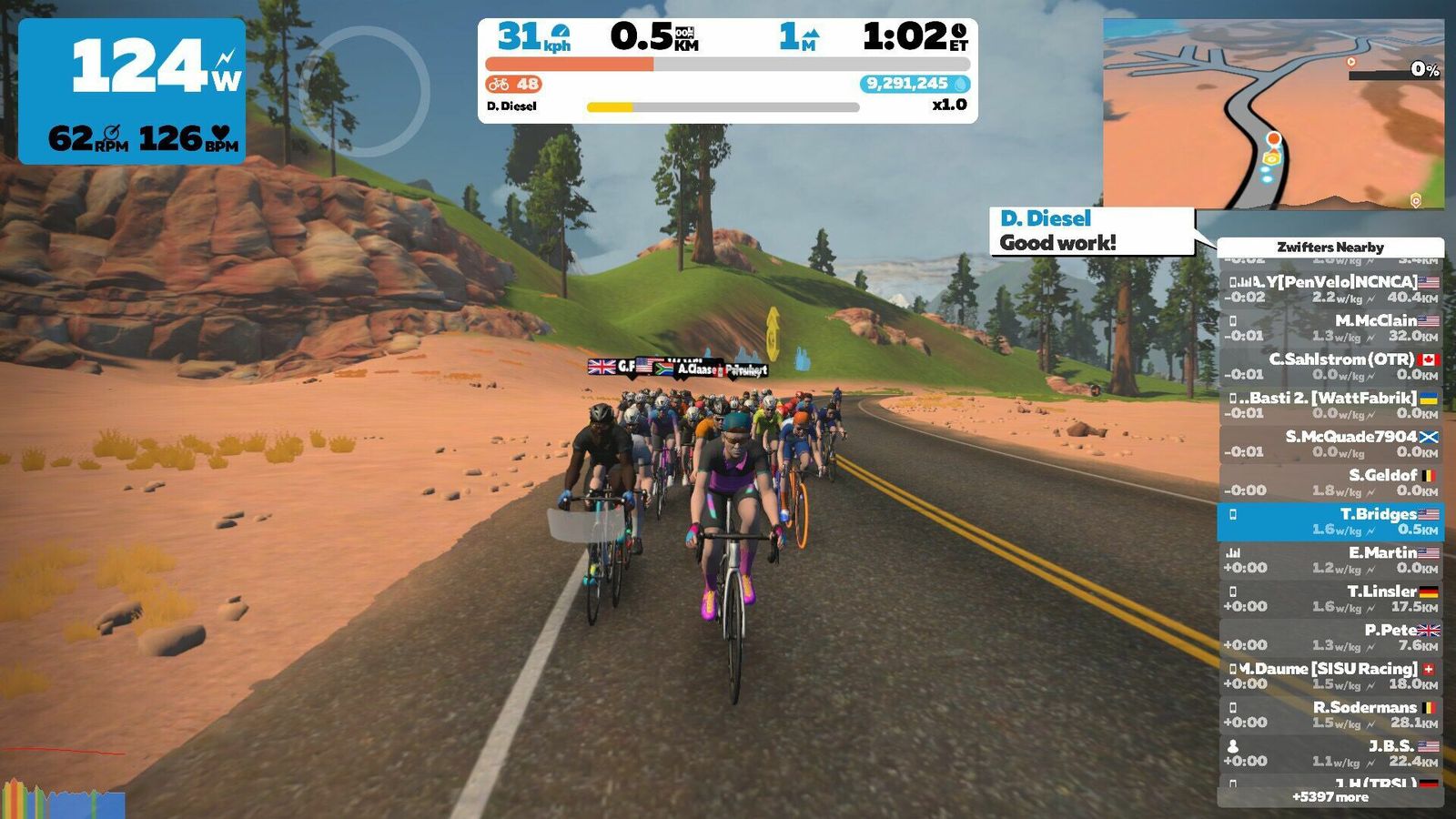The width and height of the screenshot is (1456, 819).
Task: Show the +5397 more riders
Action: pos(1330,797)
